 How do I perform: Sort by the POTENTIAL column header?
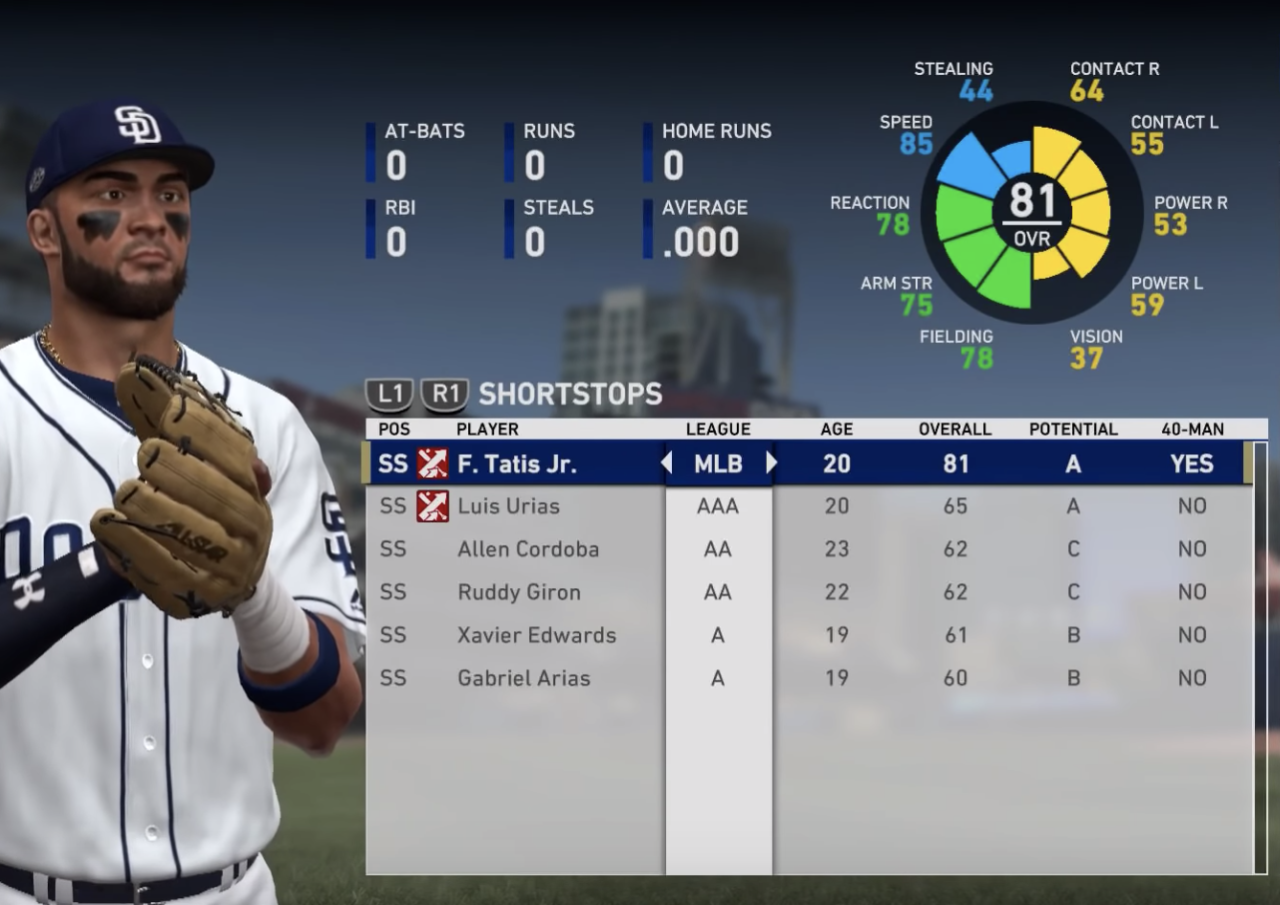pos(1073,429)
